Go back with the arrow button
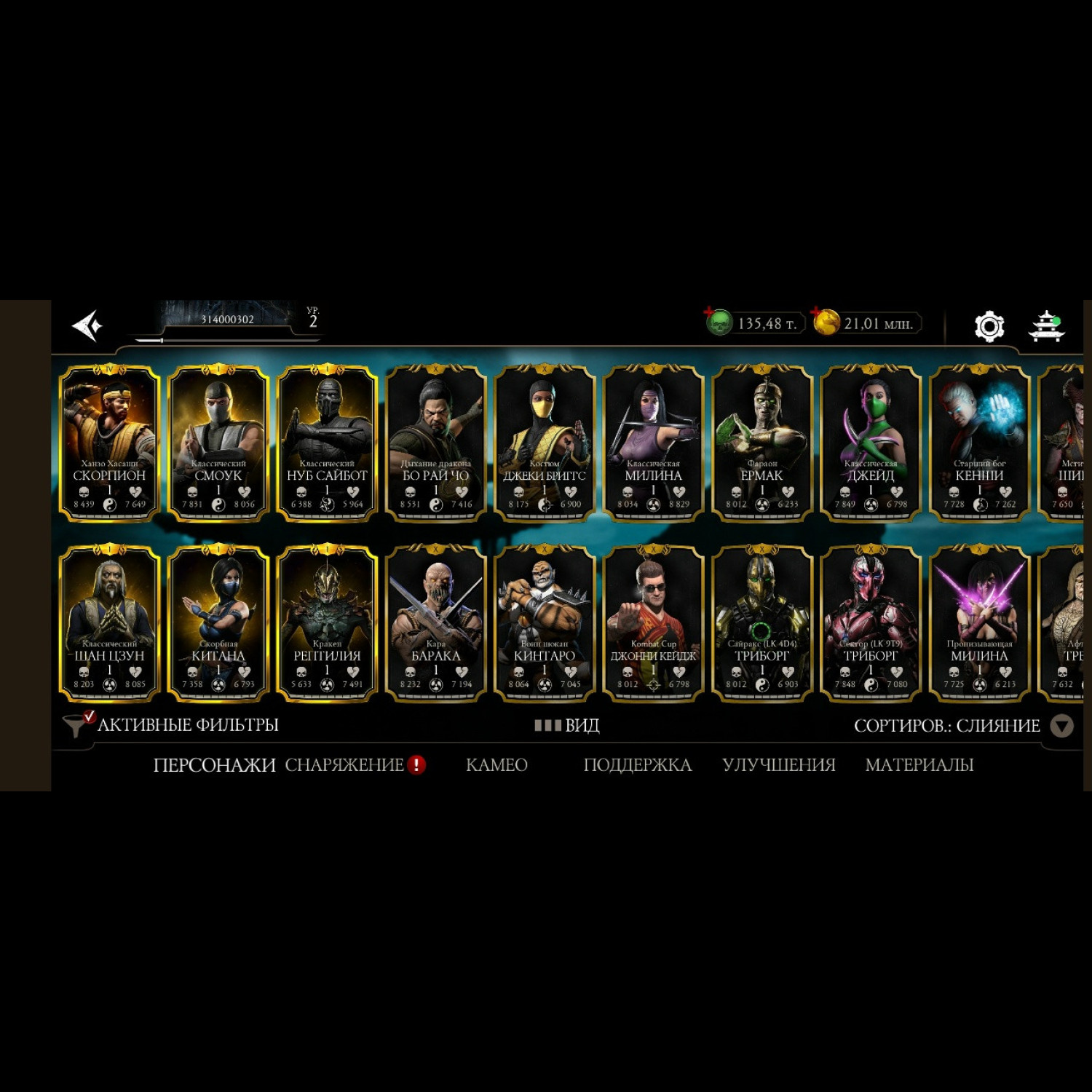This screenshot has width=1092, height=1092. point(87,325)
